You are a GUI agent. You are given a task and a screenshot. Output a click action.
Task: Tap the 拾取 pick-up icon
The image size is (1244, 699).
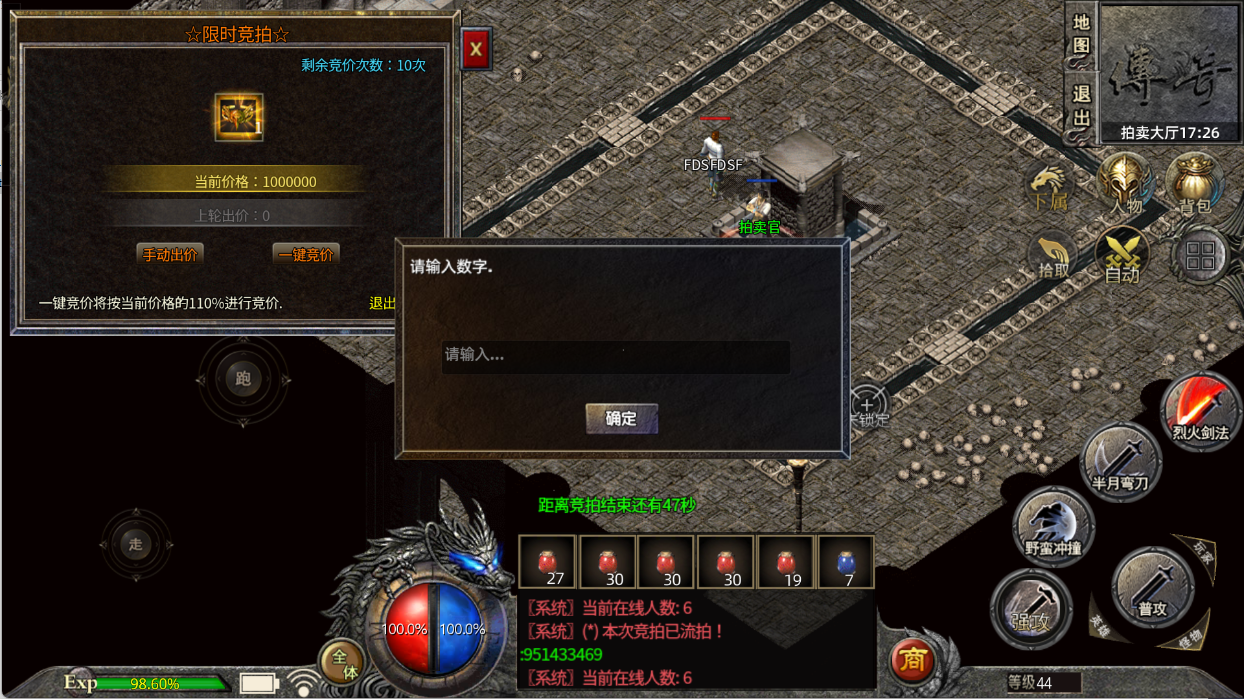pos(1054,256)
